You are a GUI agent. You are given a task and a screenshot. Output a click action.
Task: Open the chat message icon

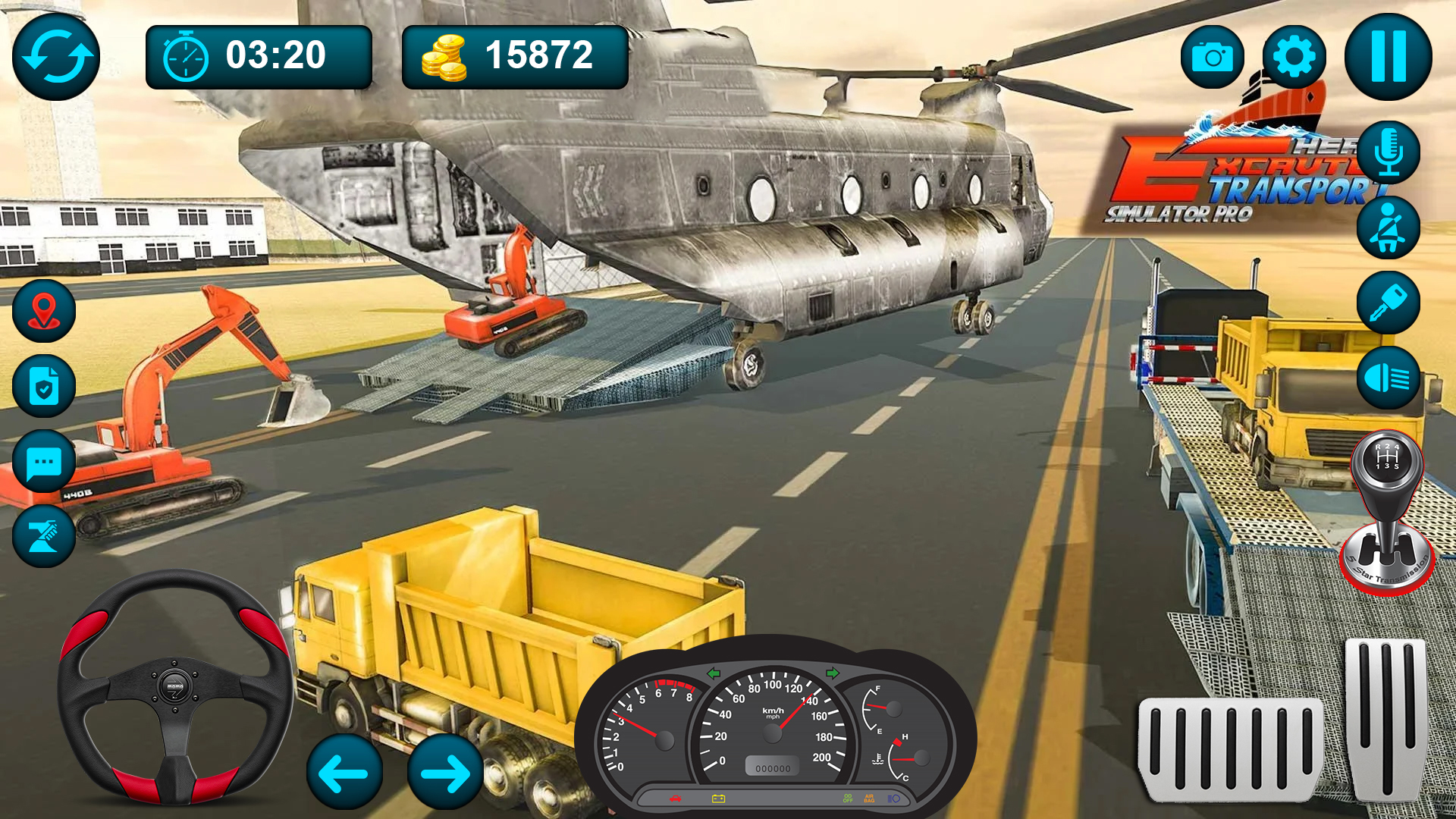coord(43,462)
